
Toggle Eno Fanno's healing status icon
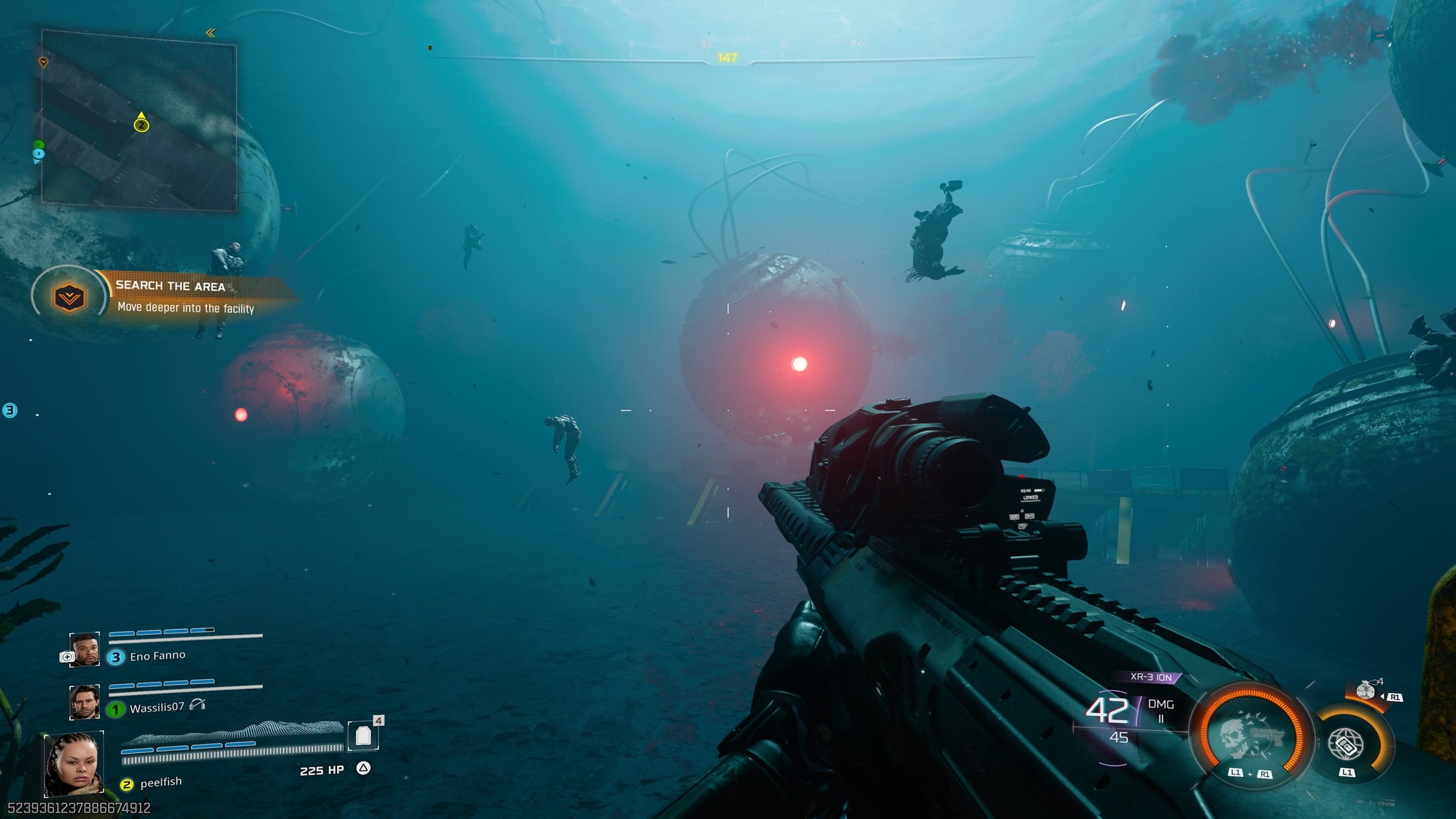pos(67,656)
